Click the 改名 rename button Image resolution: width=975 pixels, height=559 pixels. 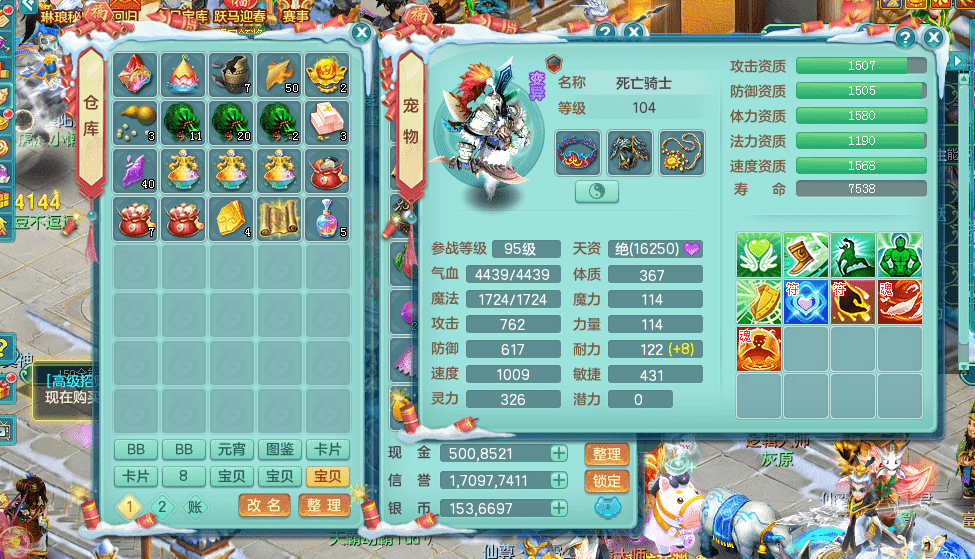(x=265, y=506)
